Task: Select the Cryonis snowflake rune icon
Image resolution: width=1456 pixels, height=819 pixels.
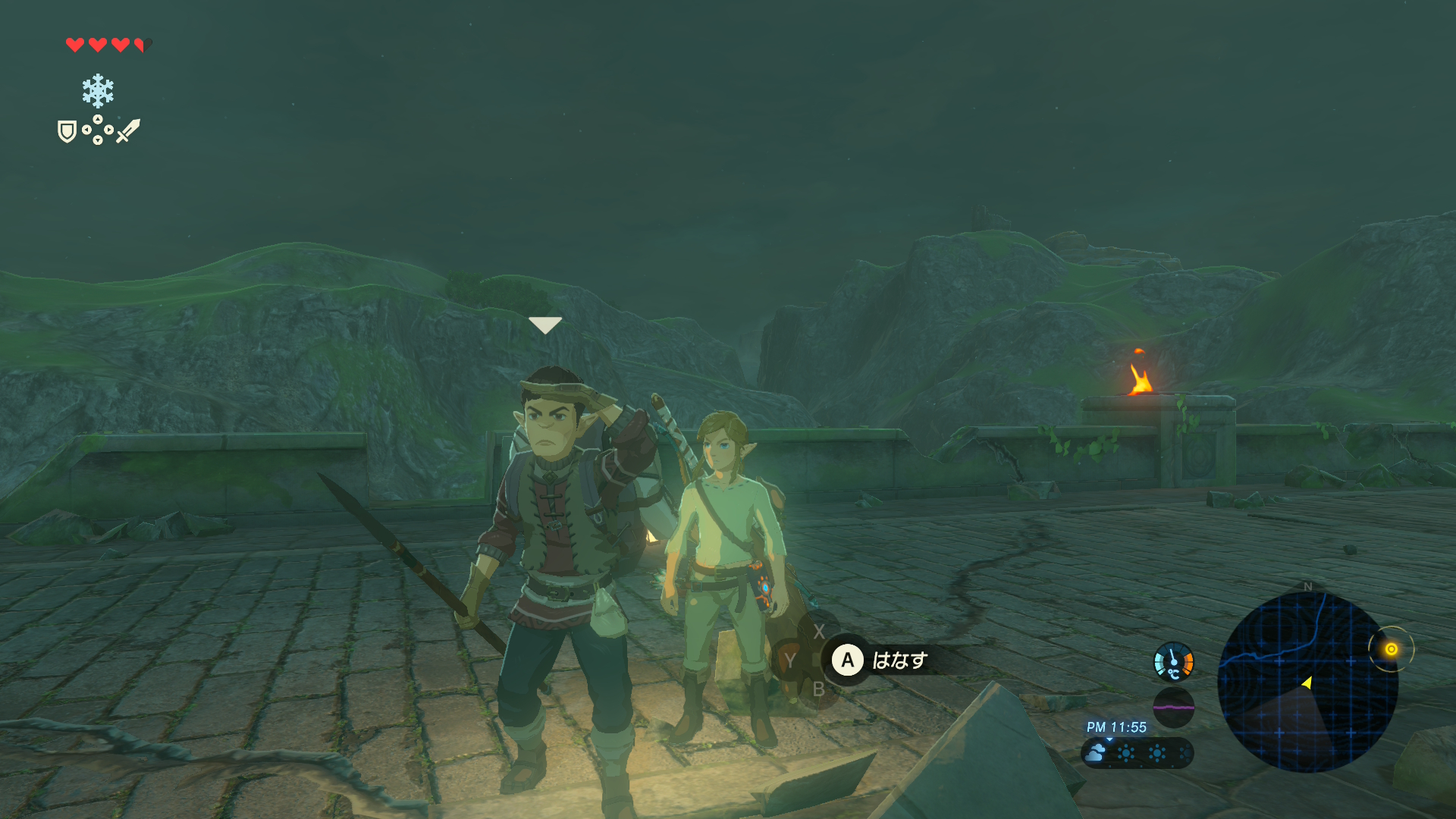Action: (98, 91)
